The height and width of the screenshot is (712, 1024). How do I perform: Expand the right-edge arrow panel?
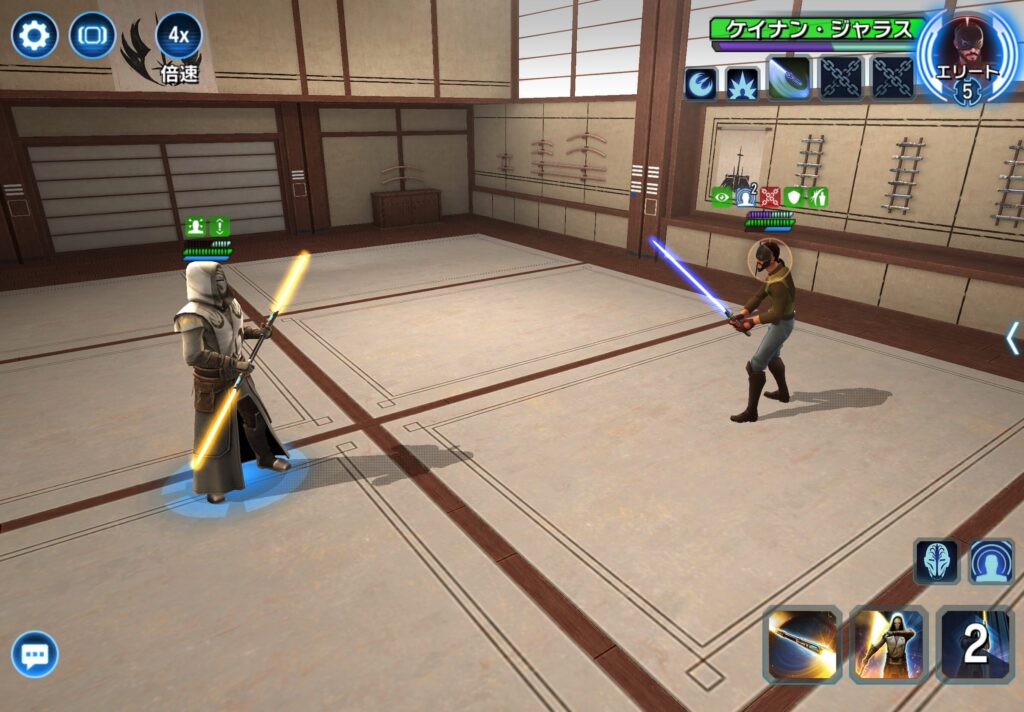point(1012,338)
